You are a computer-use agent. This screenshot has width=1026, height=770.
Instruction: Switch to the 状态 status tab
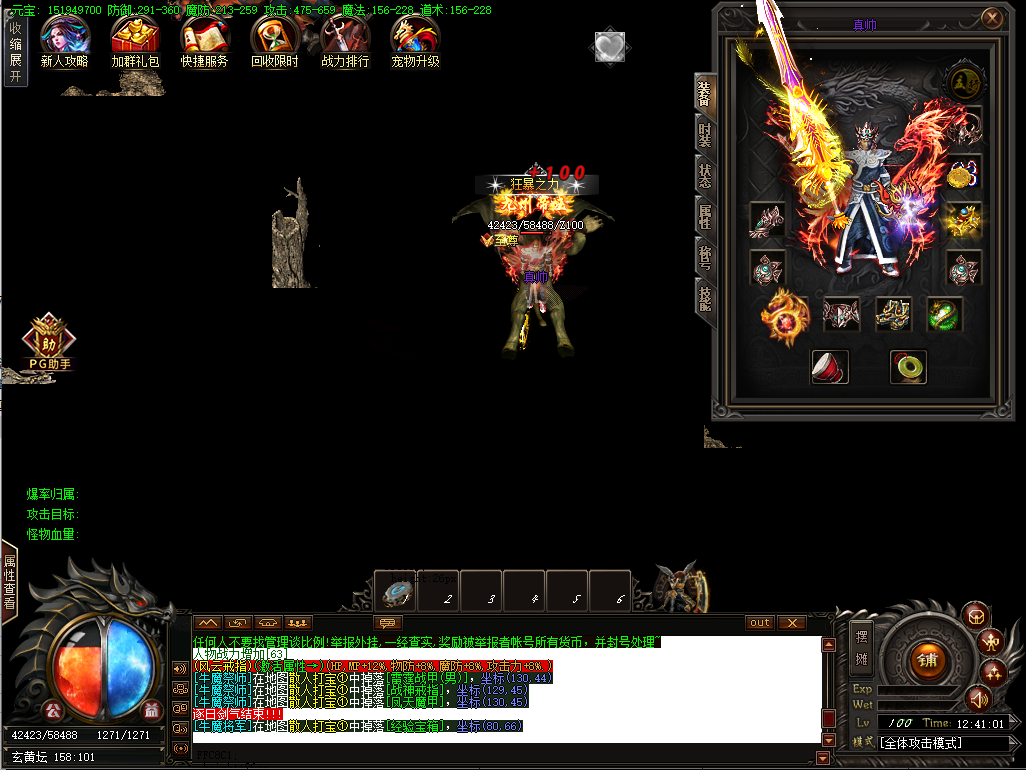(705, 174)
